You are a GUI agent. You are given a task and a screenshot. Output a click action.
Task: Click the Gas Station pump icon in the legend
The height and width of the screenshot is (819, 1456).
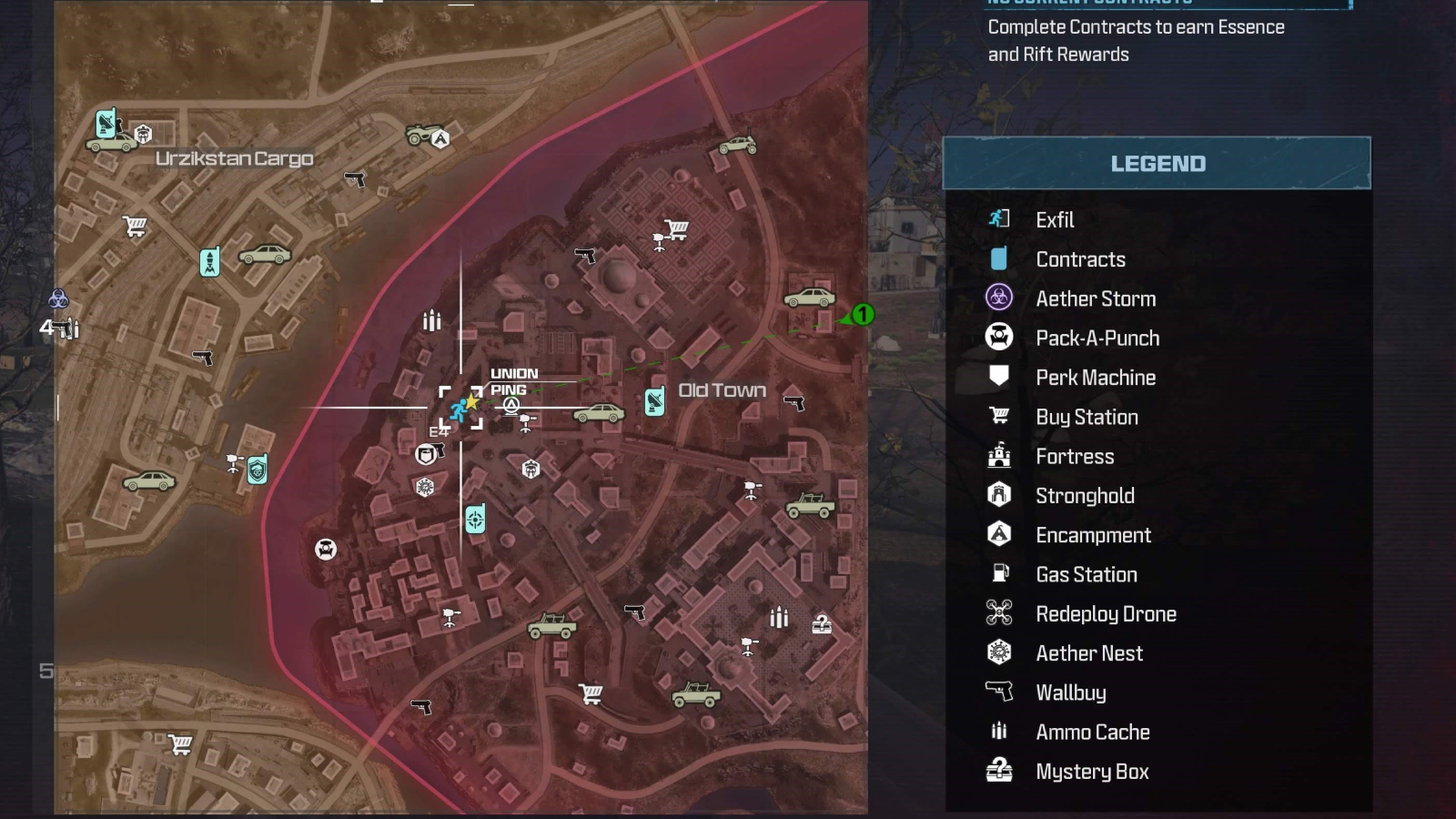point(1000,574)
